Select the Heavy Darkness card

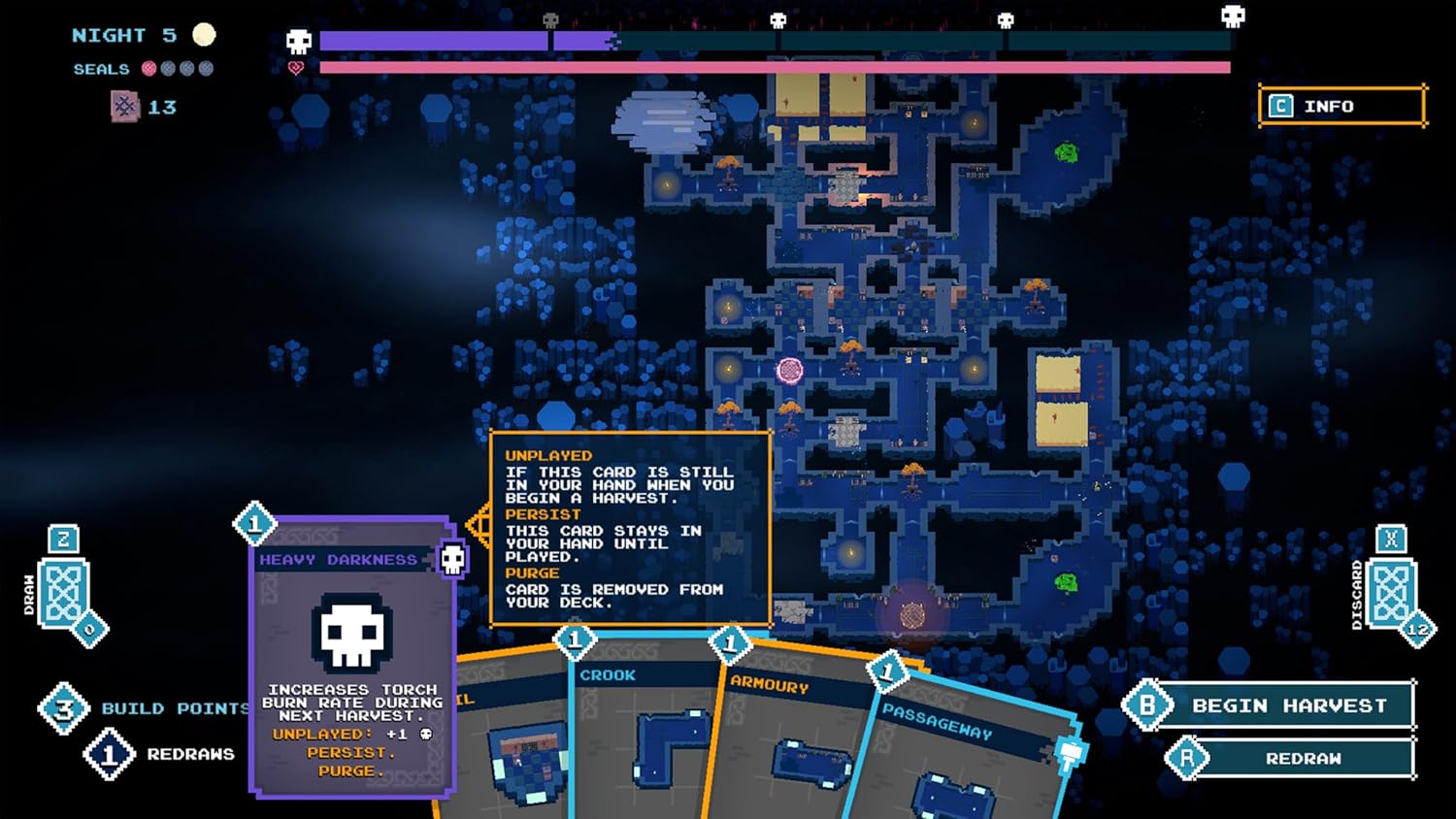[x=351, y=660]
